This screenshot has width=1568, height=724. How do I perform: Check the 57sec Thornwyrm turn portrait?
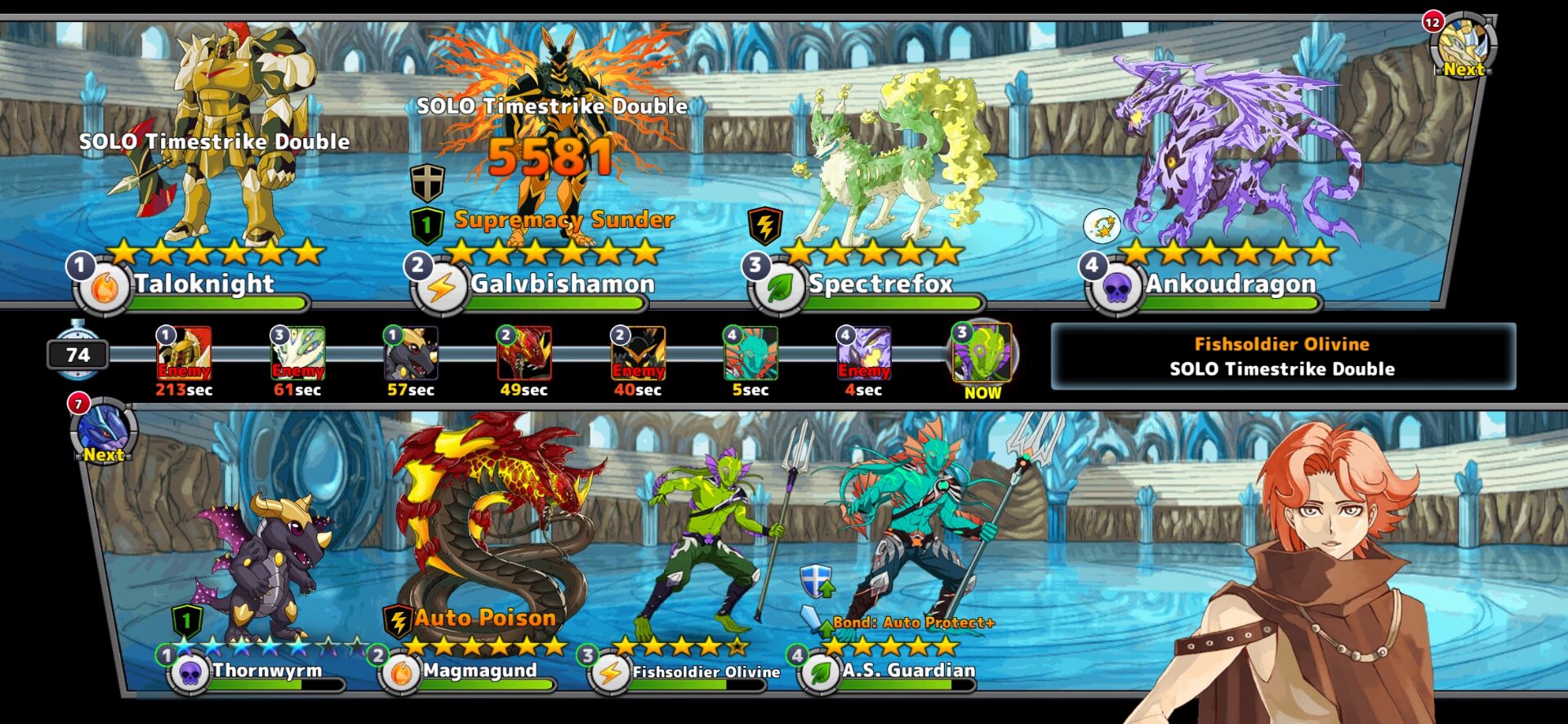click(411, 354)
